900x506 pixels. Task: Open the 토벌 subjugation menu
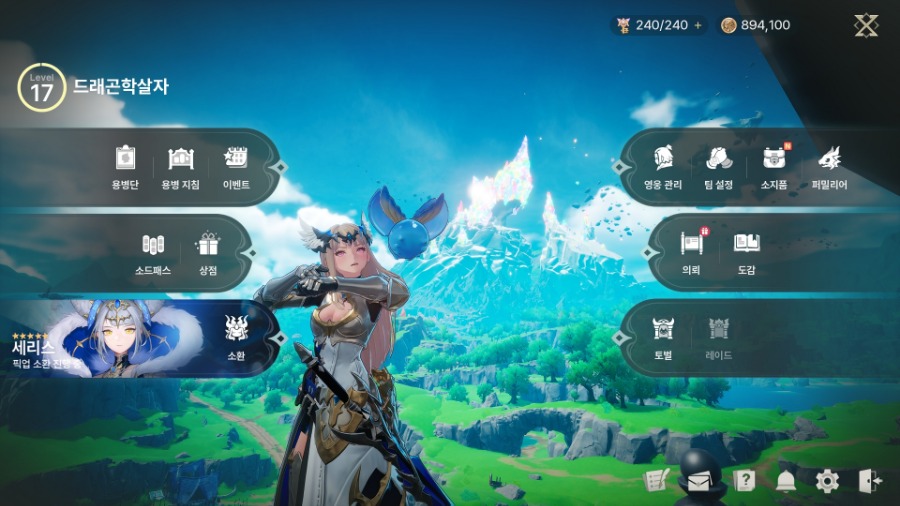[664, 336]
